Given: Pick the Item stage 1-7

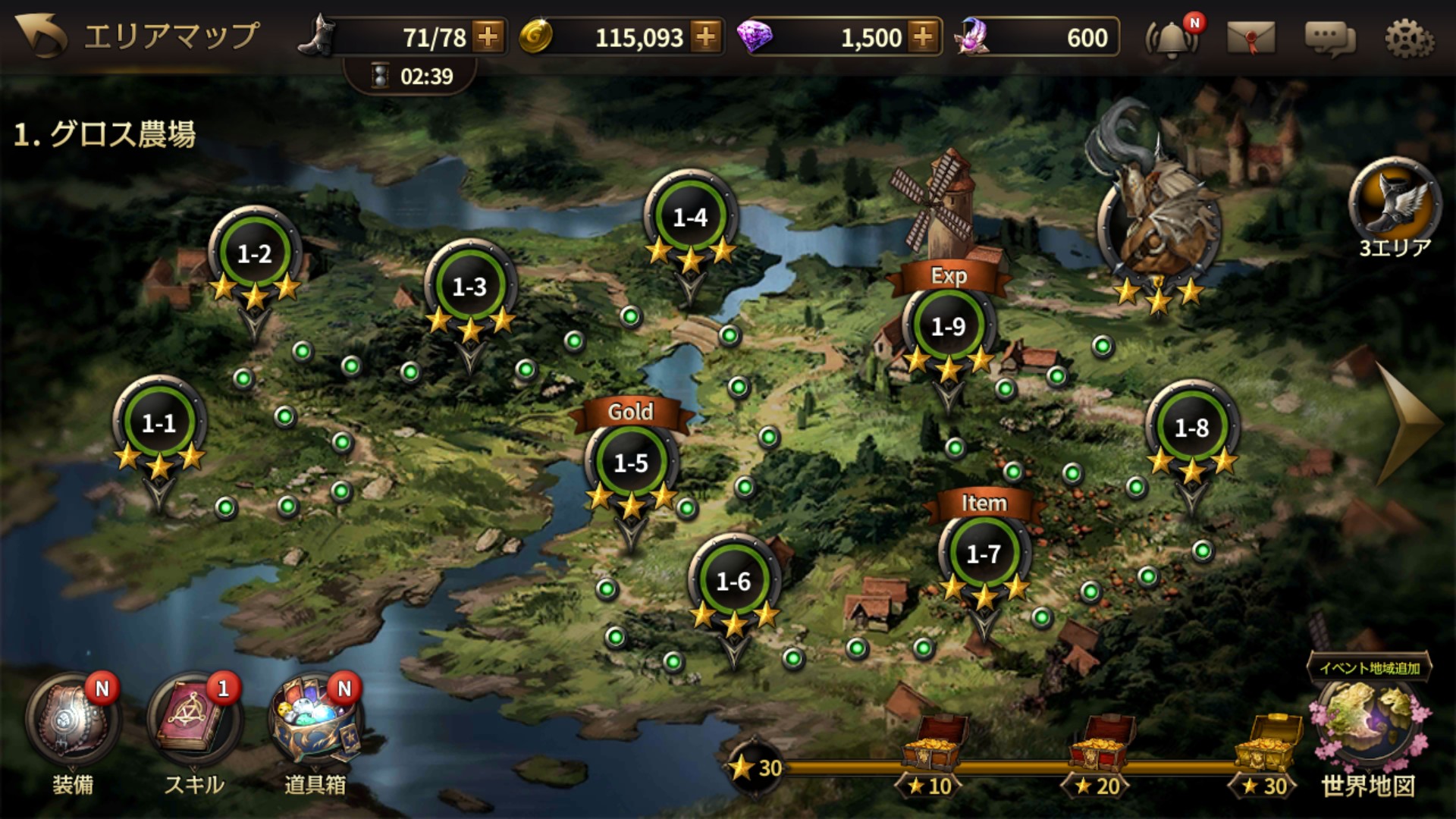Looking at the screenshot, I should click(984, 554).
